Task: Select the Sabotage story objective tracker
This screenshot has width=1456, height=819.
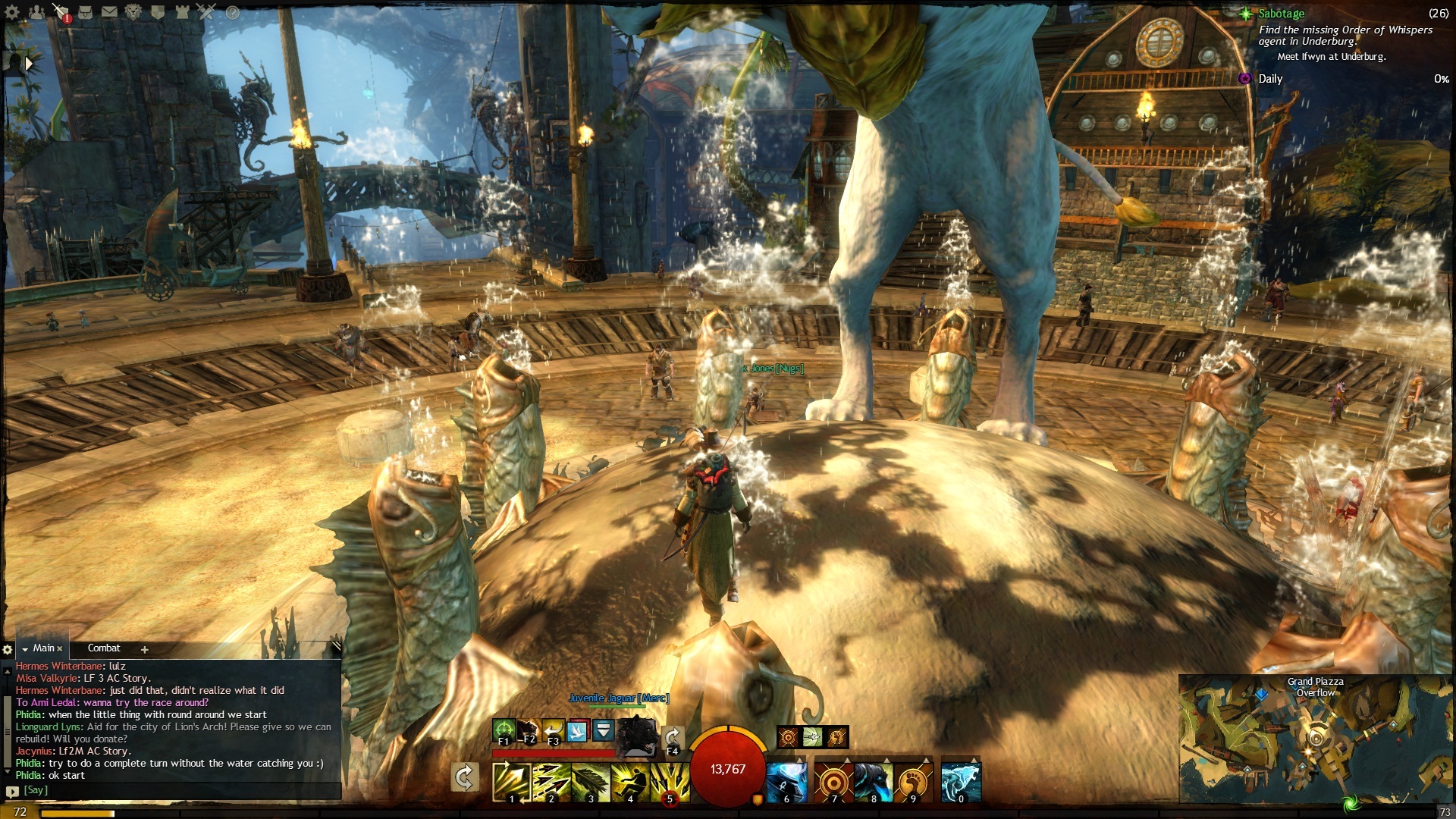Action: pos(1281,14)
